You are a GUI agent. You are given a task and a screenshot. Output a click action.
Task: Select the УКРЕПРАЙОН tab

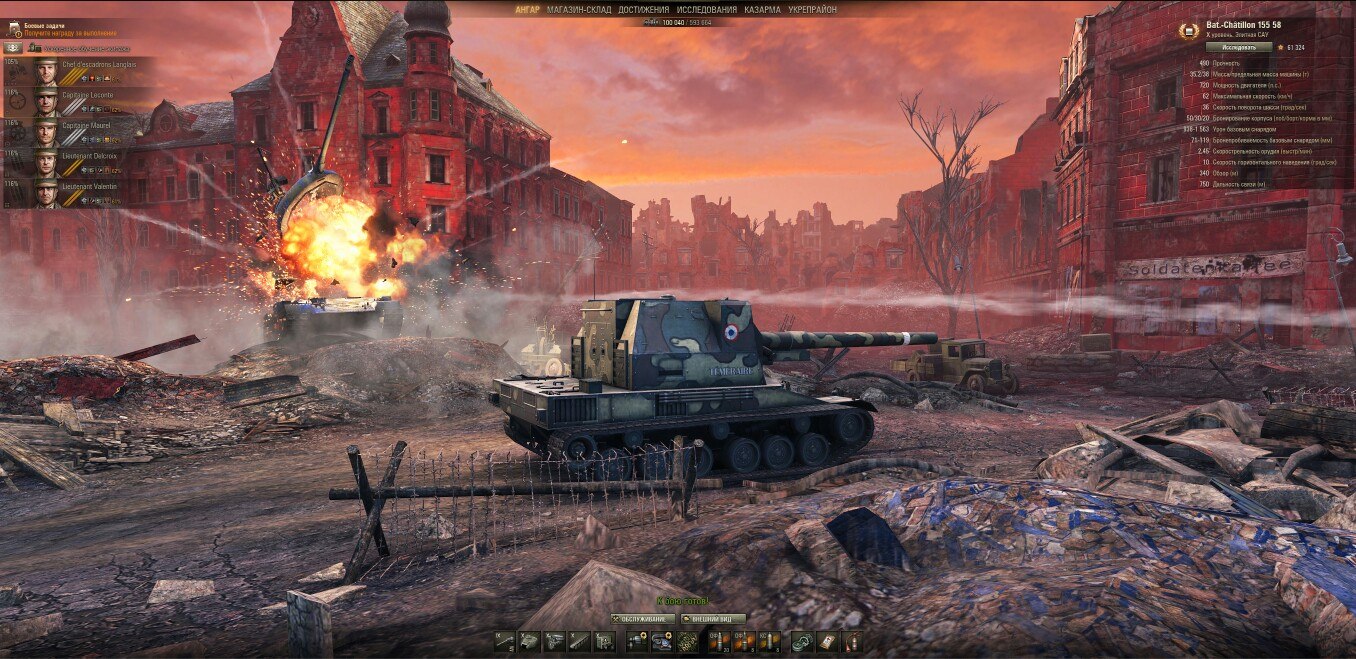[812, 9]
